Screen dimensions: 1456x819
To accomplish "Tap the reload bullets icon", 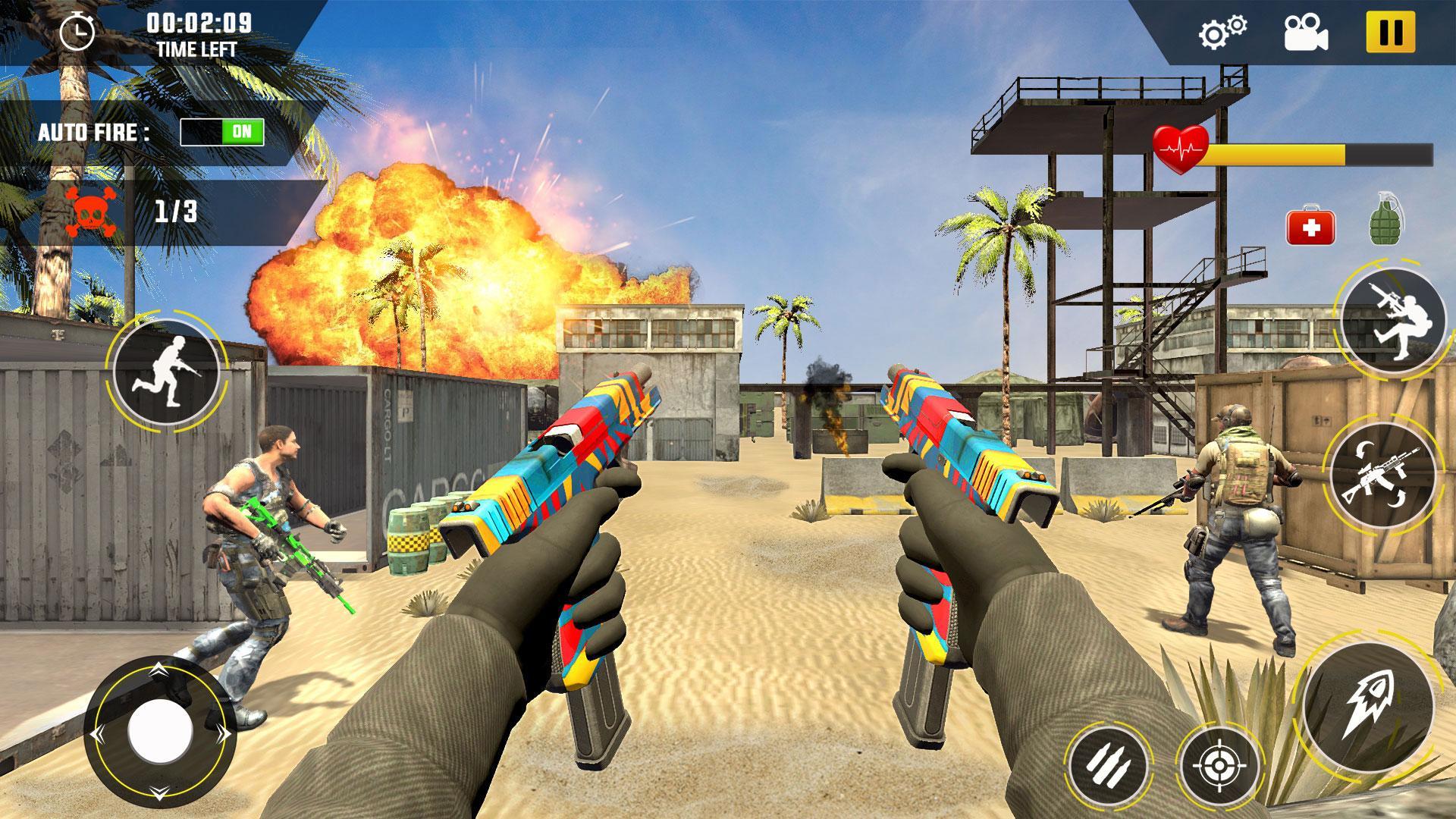I will point(1110,766).
